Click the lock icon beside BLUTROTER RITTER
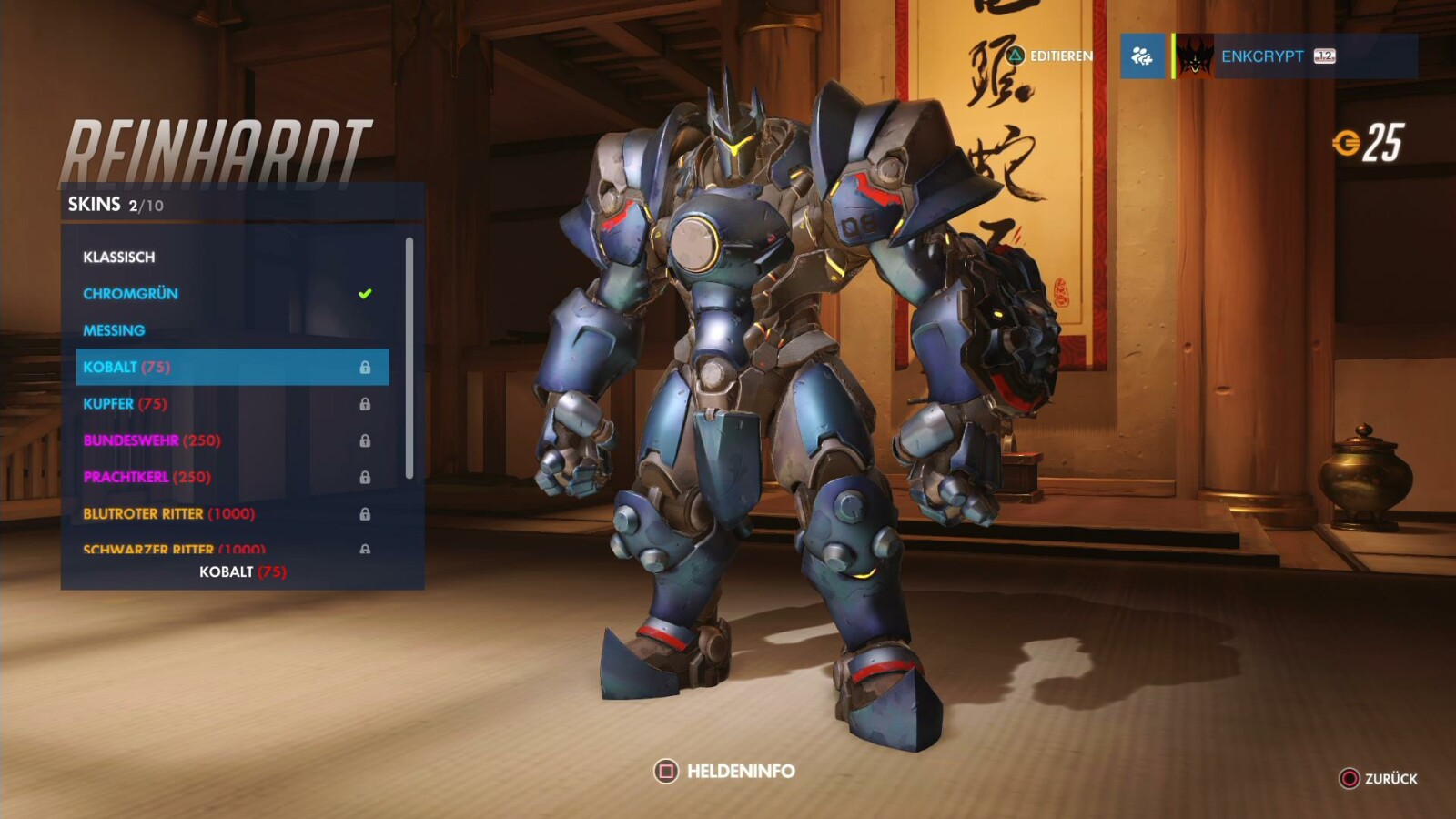The image size is (1456, 819). [x=367, y=513]
